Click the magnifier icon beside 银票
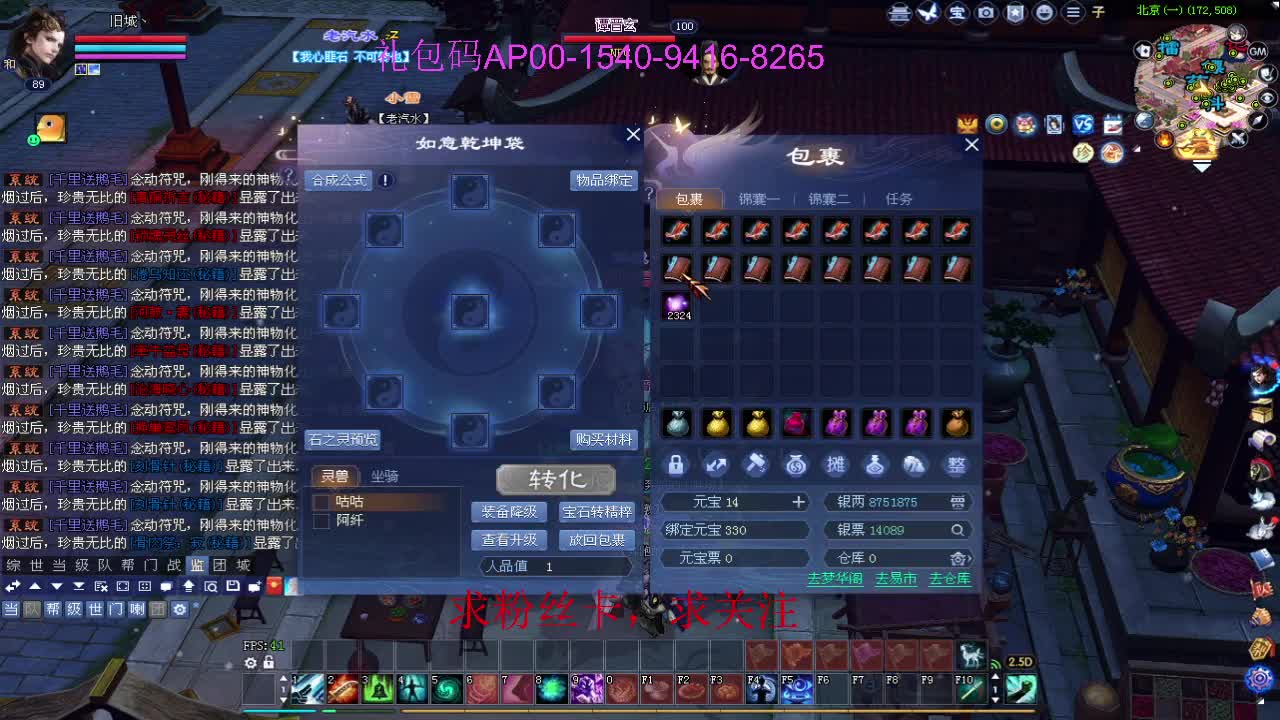 tap(957, 530)
